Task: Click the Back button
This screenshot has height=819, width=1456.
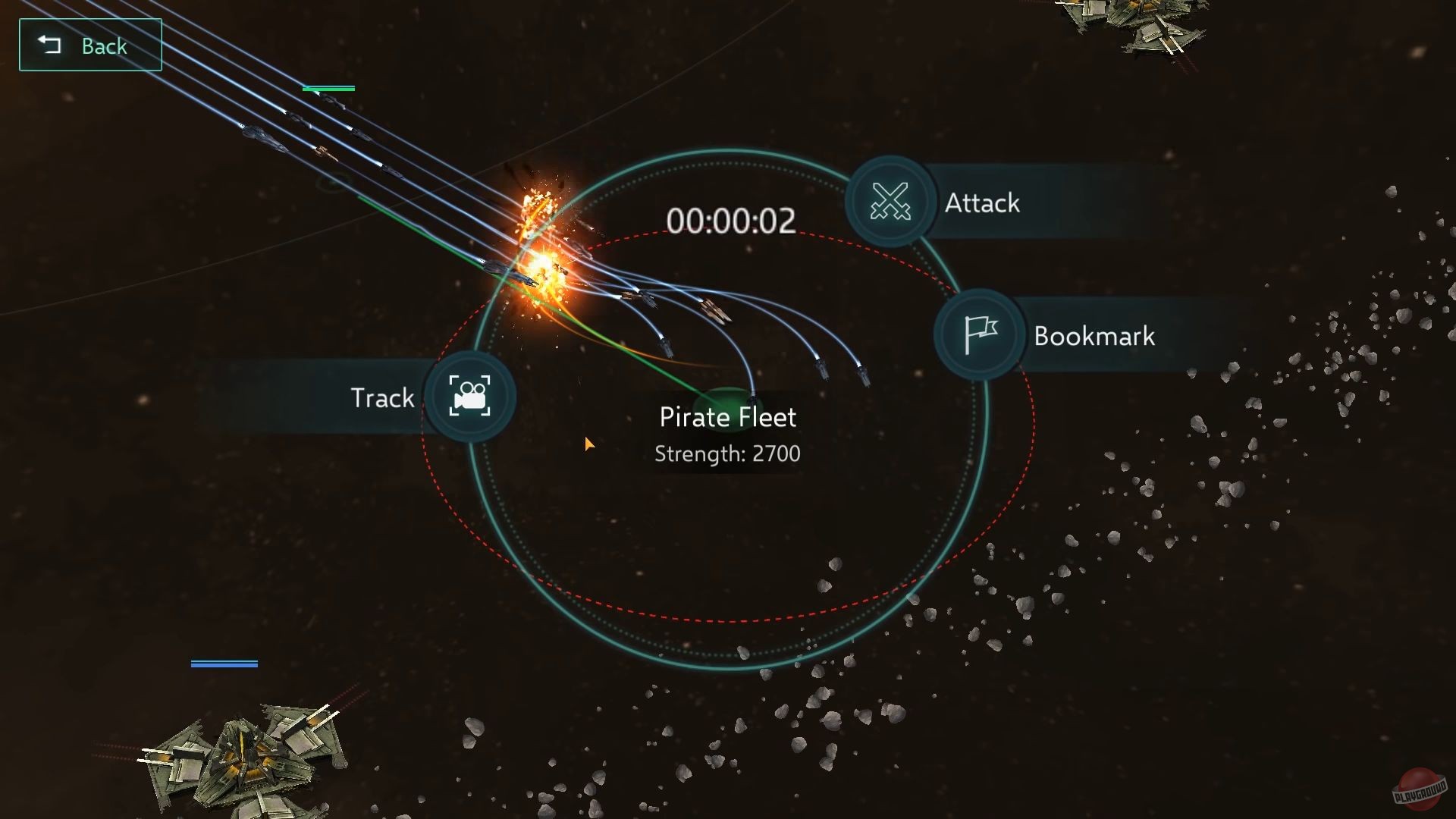Action: (90, 45)
